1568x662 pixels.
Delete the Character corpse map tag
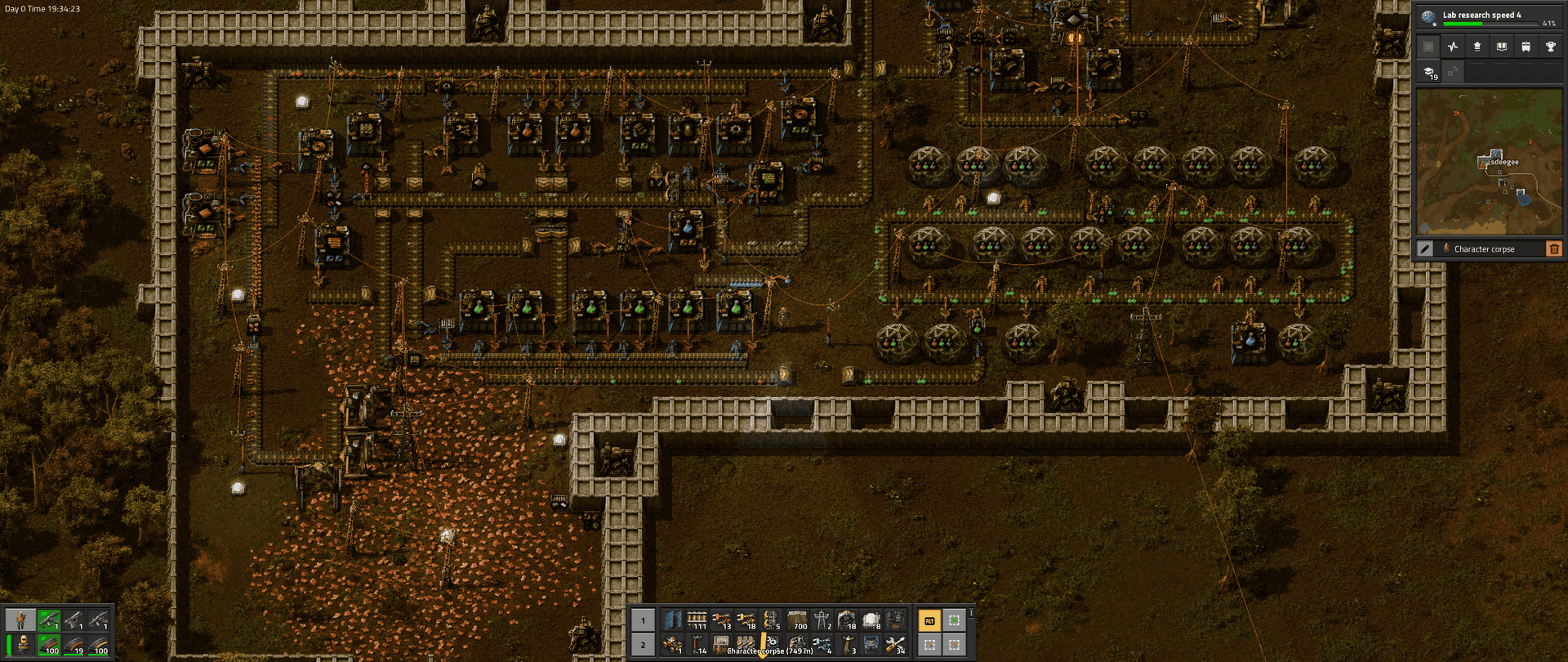tap(1553, 248)
